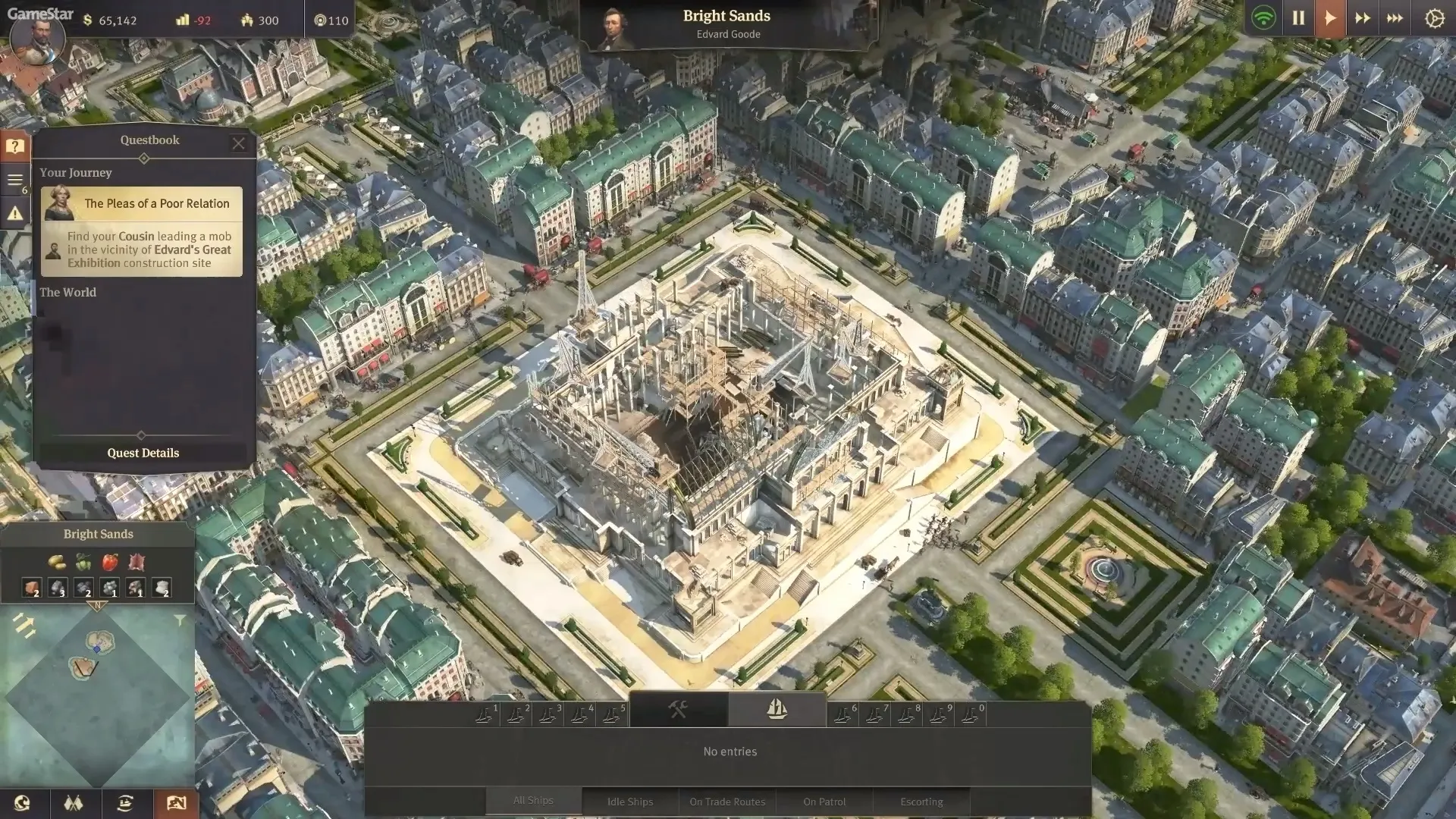
Task: Open the crossed flags diplomacy menu
Action: click(x=73, y=803)
